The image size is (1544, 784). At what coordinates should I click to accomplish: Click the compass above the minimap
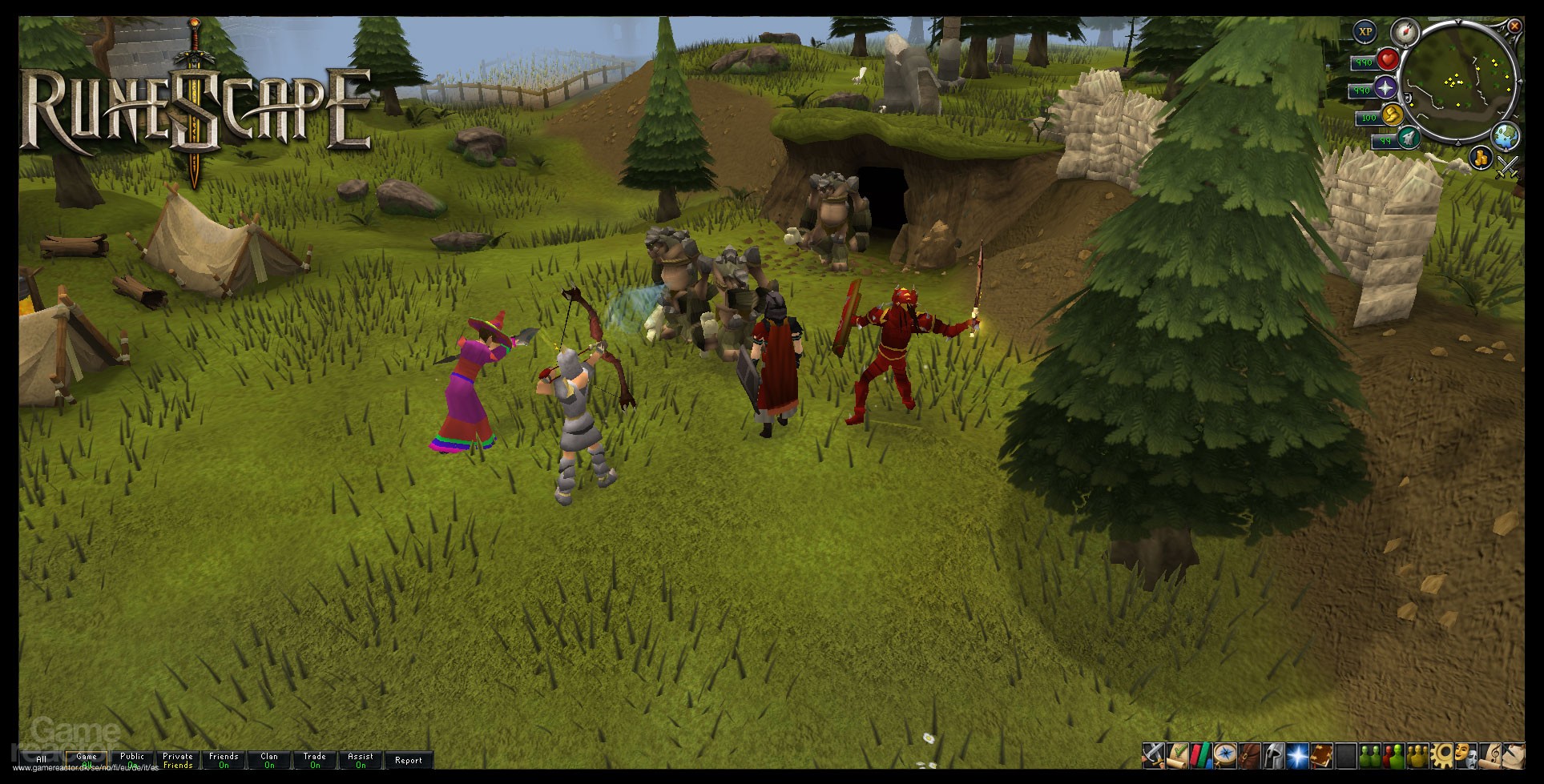[x=1405, y=32]
